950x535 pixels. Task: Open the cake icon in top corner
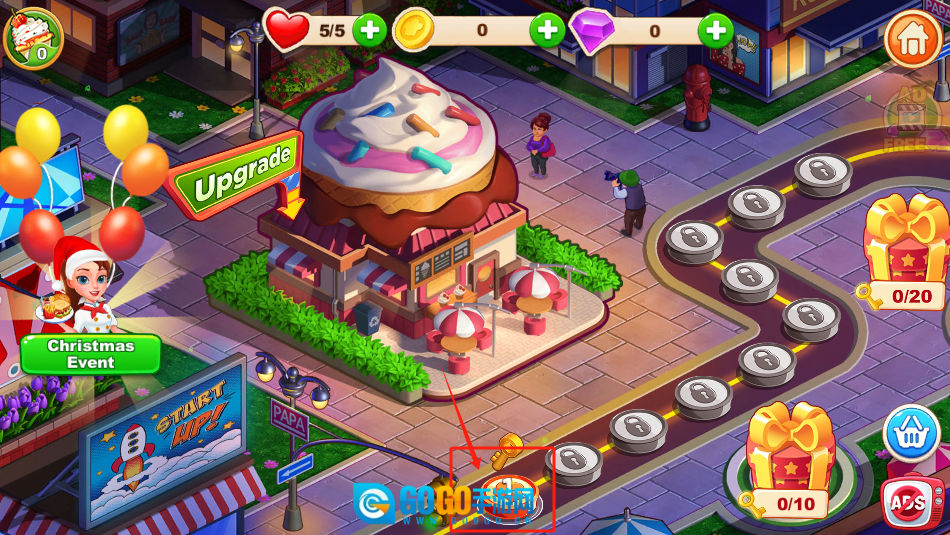pyautogui.click(x=33, y=35)
